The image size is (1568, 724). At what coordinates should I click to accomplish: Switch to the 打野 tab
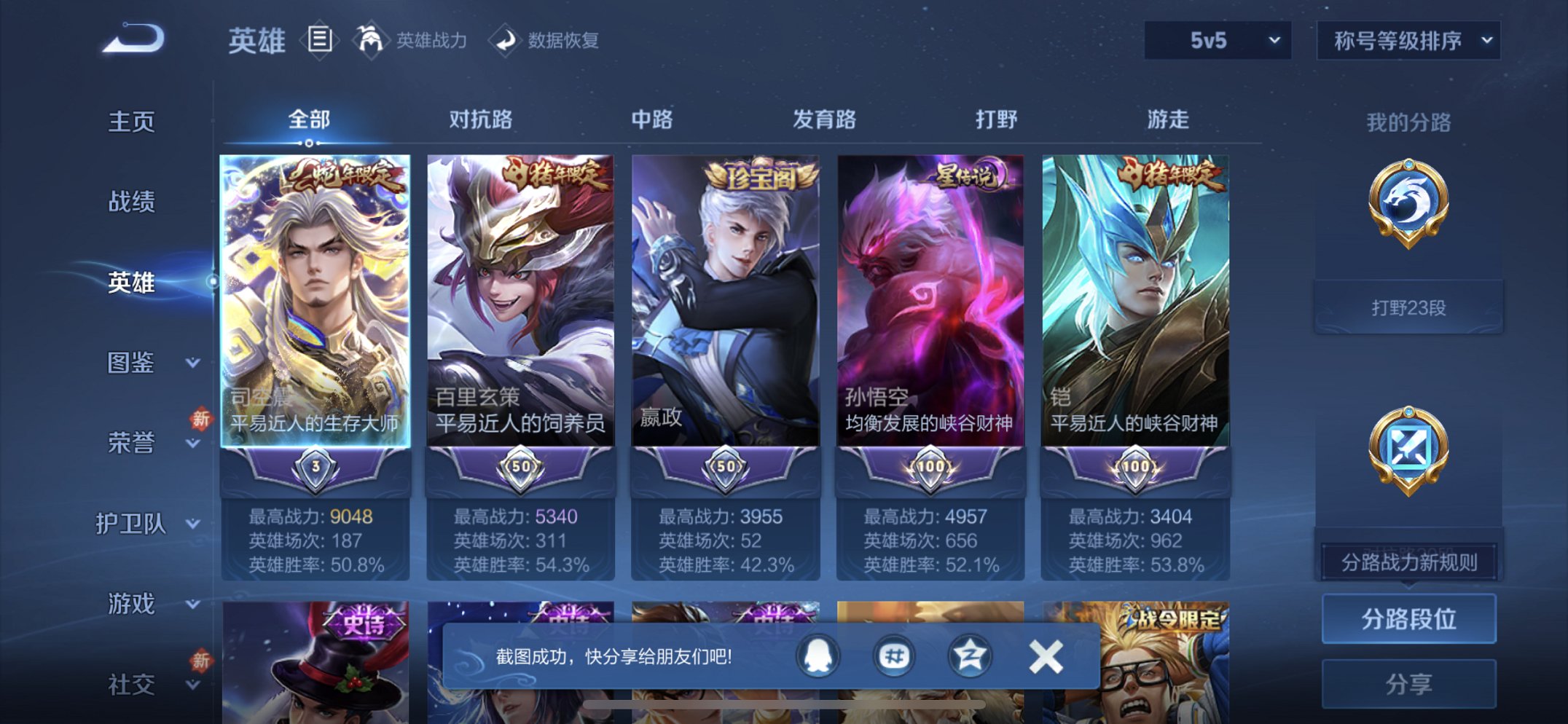click(998, 120)
